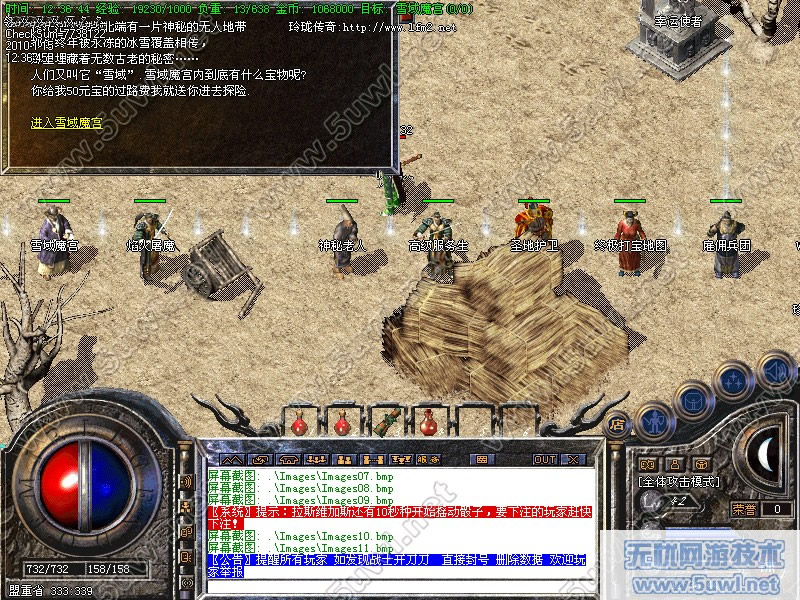Open the 店 shop button
Image resolution: width=800 pixels, height=600 pixels.
(617, 423)
